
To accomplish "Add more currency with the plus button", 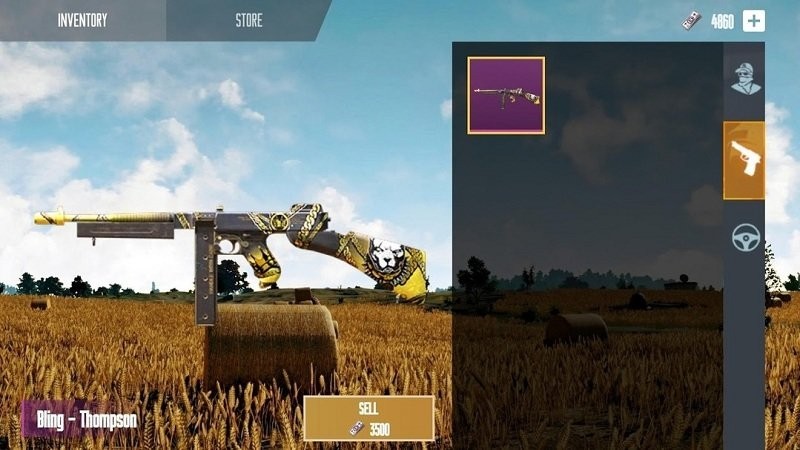I will pos(753,21).
